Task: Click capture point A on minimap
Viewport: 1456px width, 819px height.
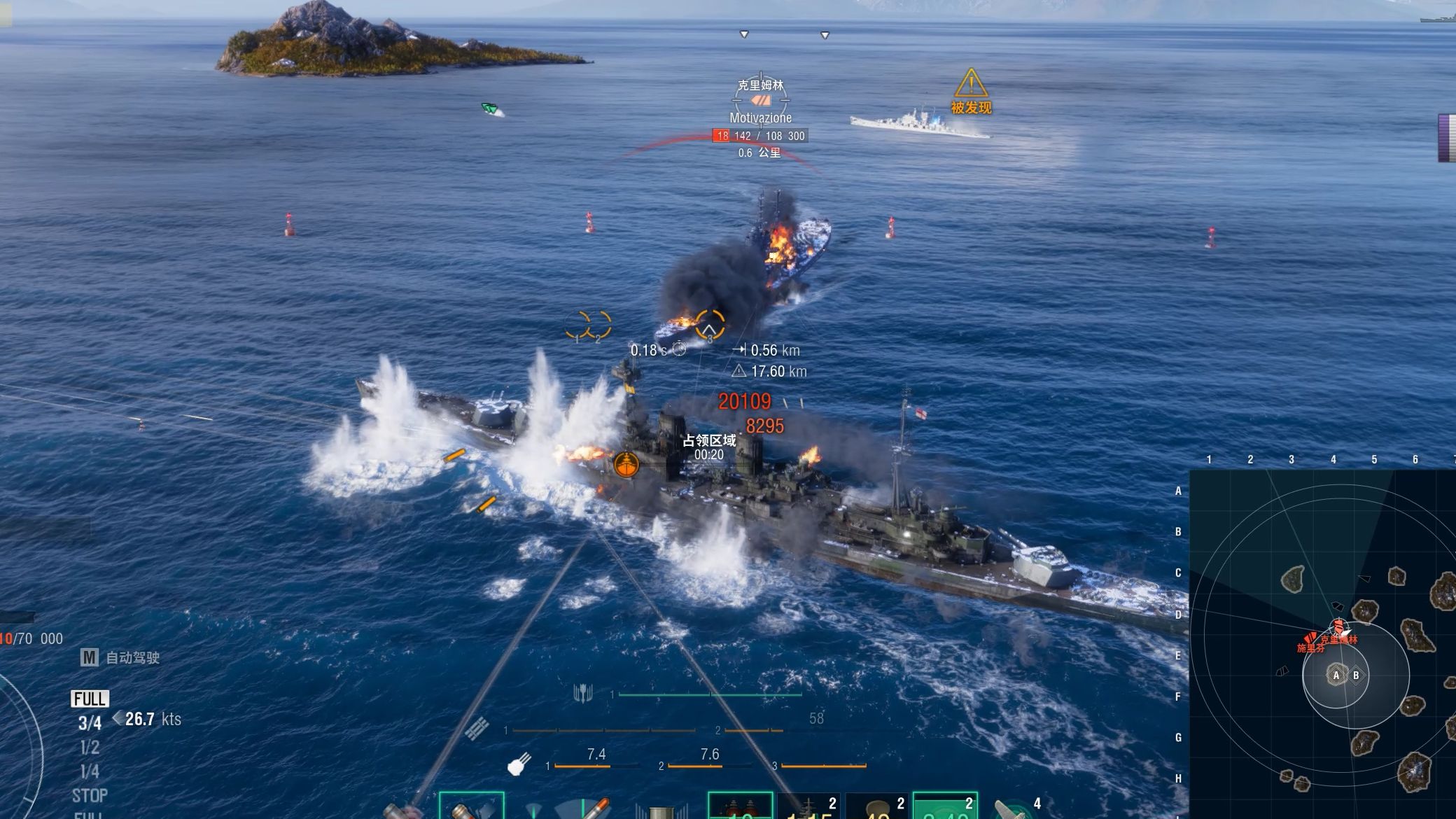Action: (x=1336, y=675)
